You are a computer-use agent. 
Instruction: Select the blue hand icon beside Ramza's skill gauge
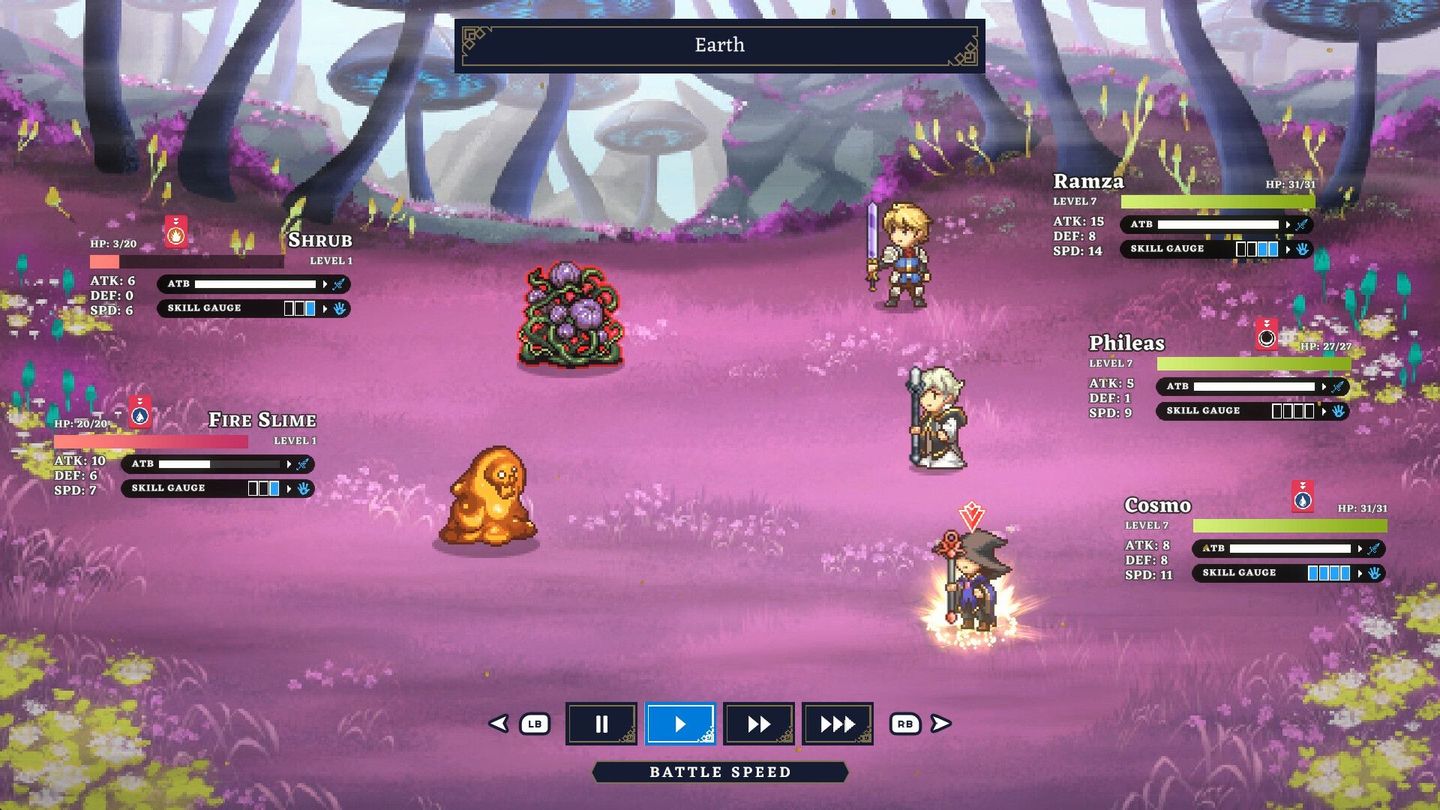pos(1300,249)
